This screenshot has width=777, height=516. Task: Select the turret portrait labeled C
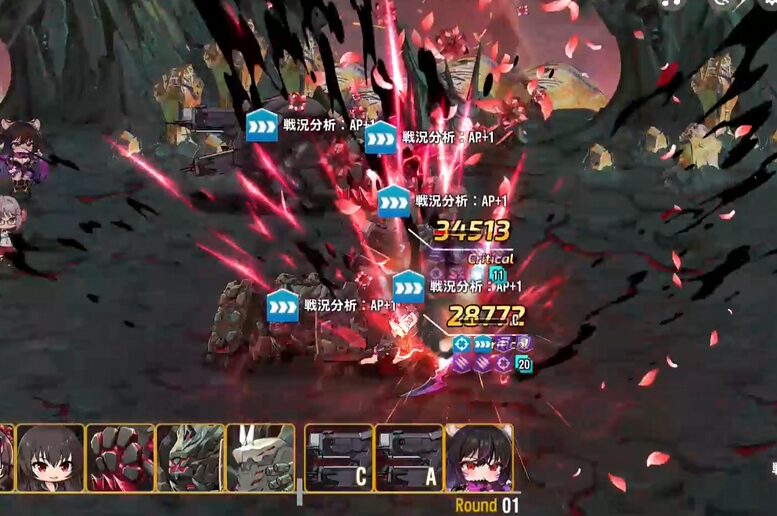coord(339,458)
